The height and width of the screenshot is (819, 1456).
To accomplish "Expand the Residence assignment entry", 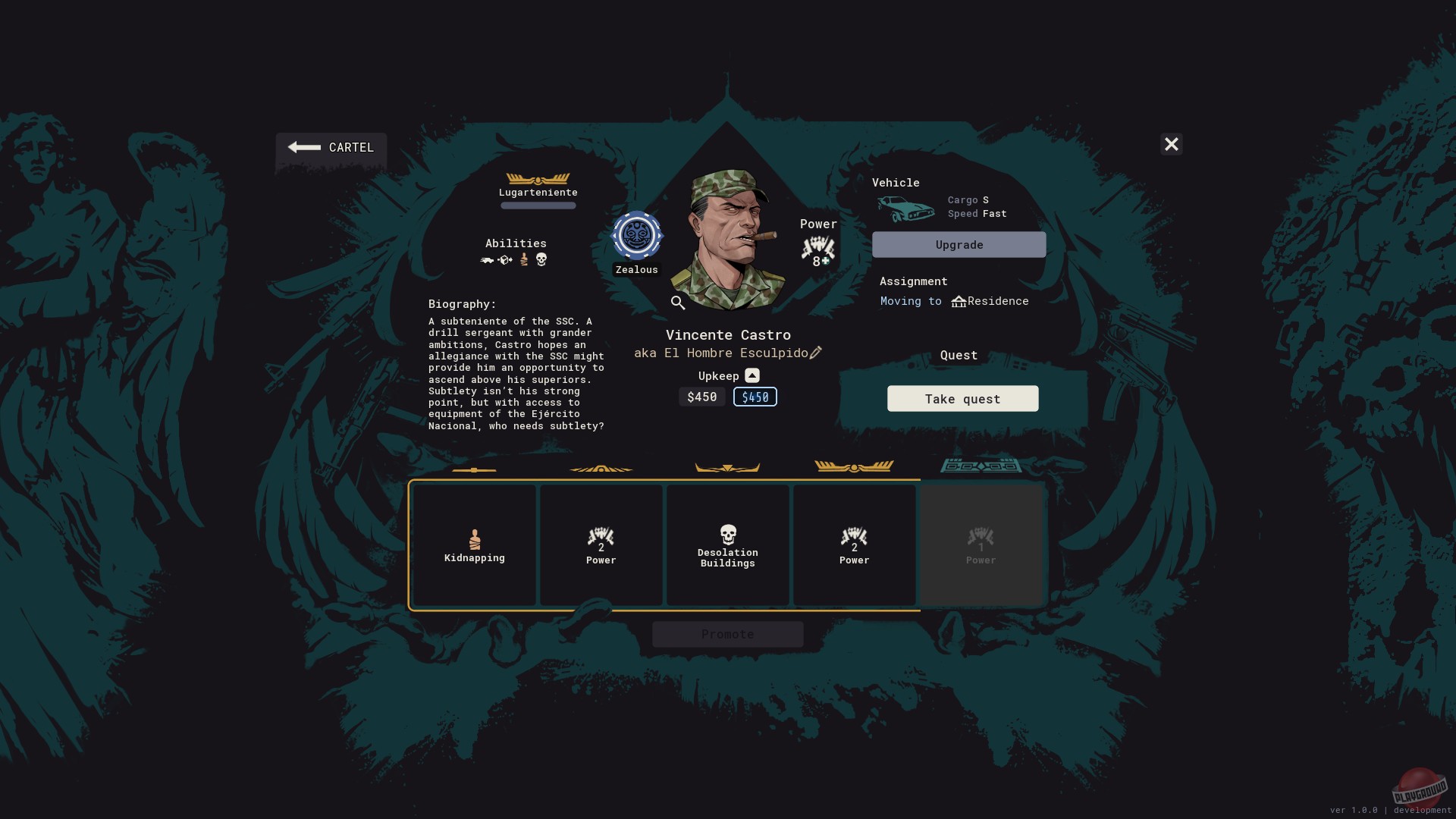I will tap(990, 301).
